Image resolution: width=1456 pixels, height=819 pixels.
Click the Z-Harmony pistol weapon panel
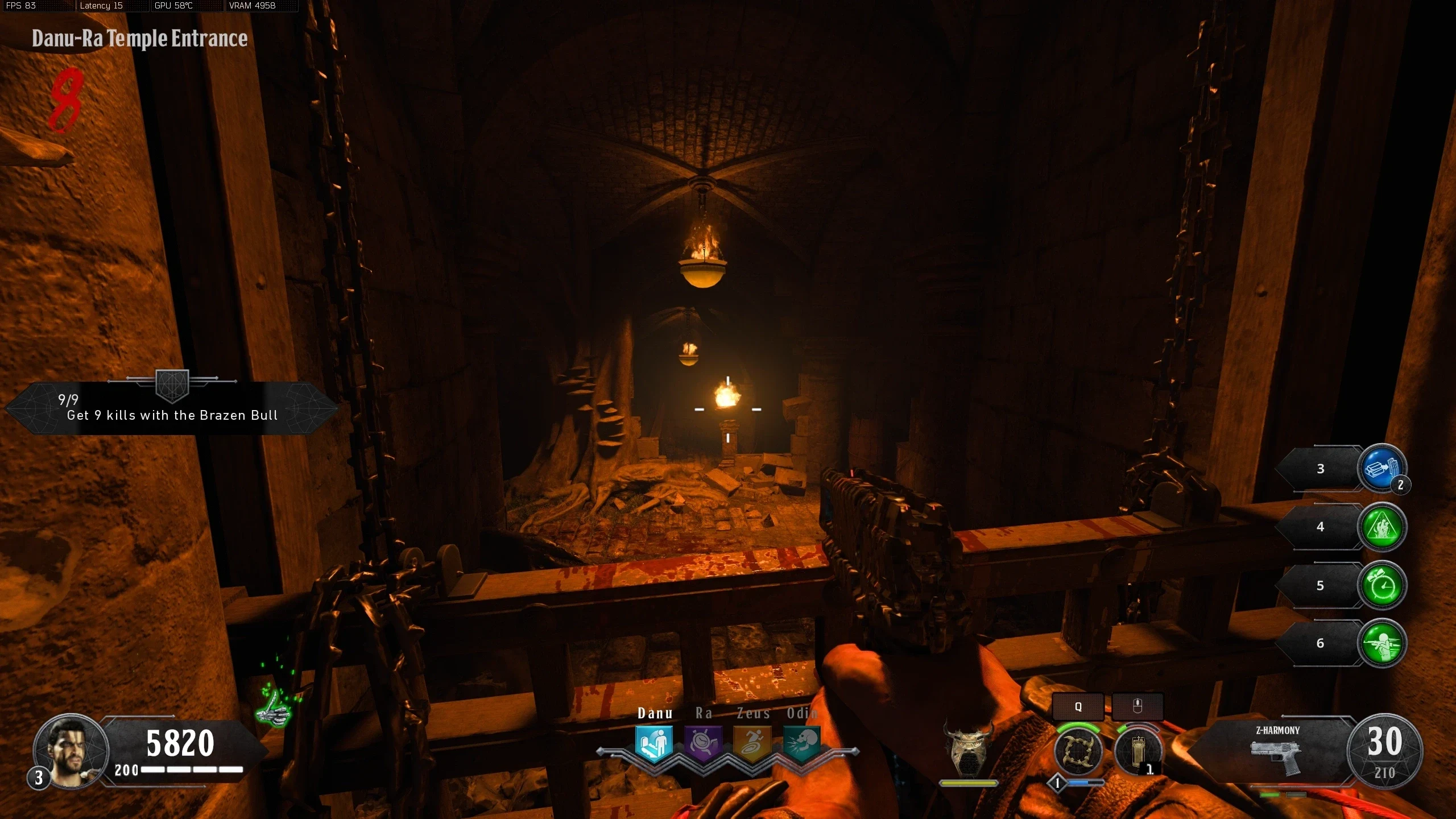click(x=1276, y=752)
